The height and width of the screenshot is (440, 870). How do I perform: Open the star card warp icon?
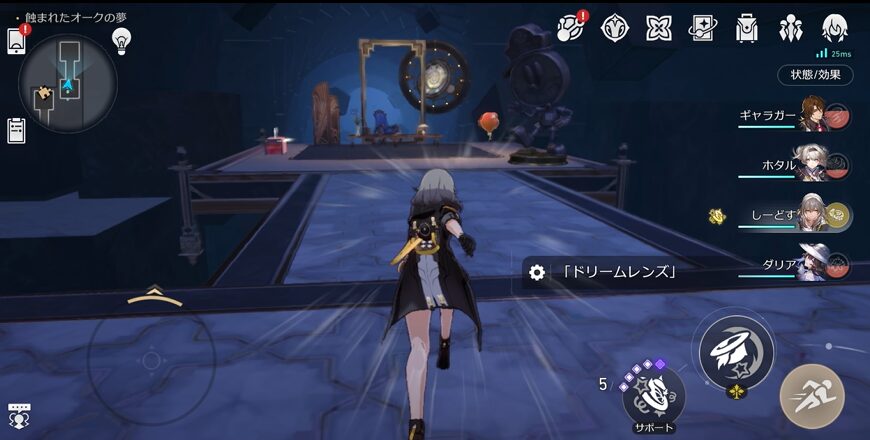[702, 28]
